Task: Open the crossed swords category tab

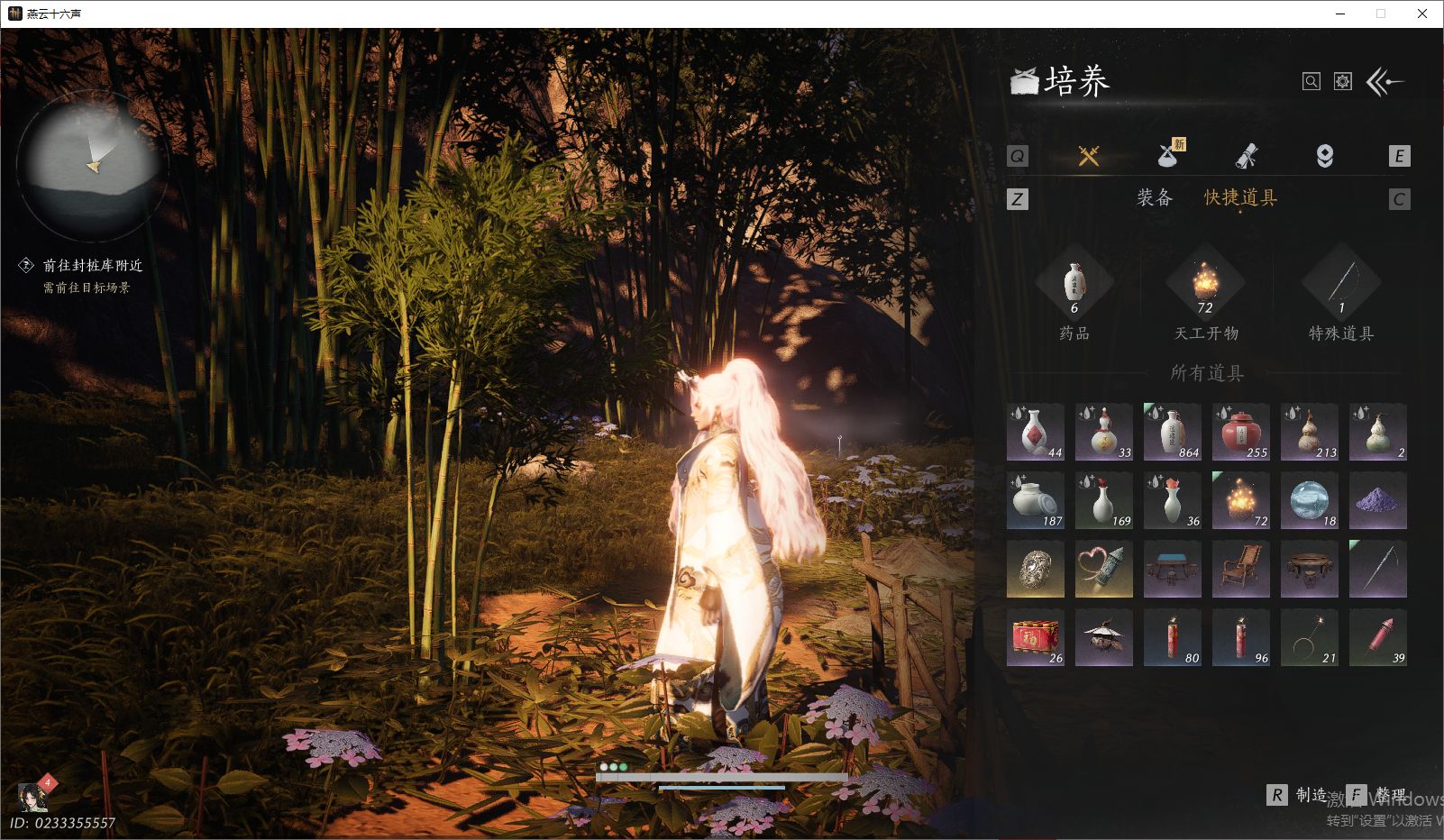Action: tap(1089, 156)
